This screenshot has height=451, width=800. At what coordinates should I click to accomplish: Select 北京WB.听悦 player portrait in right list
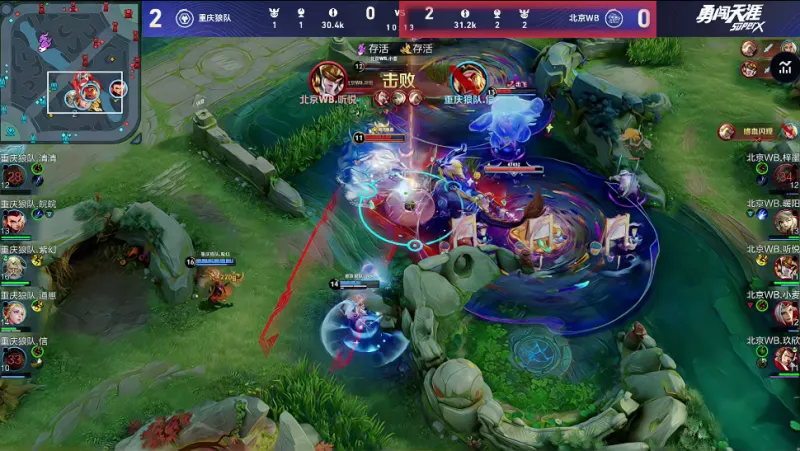[785, 268]
